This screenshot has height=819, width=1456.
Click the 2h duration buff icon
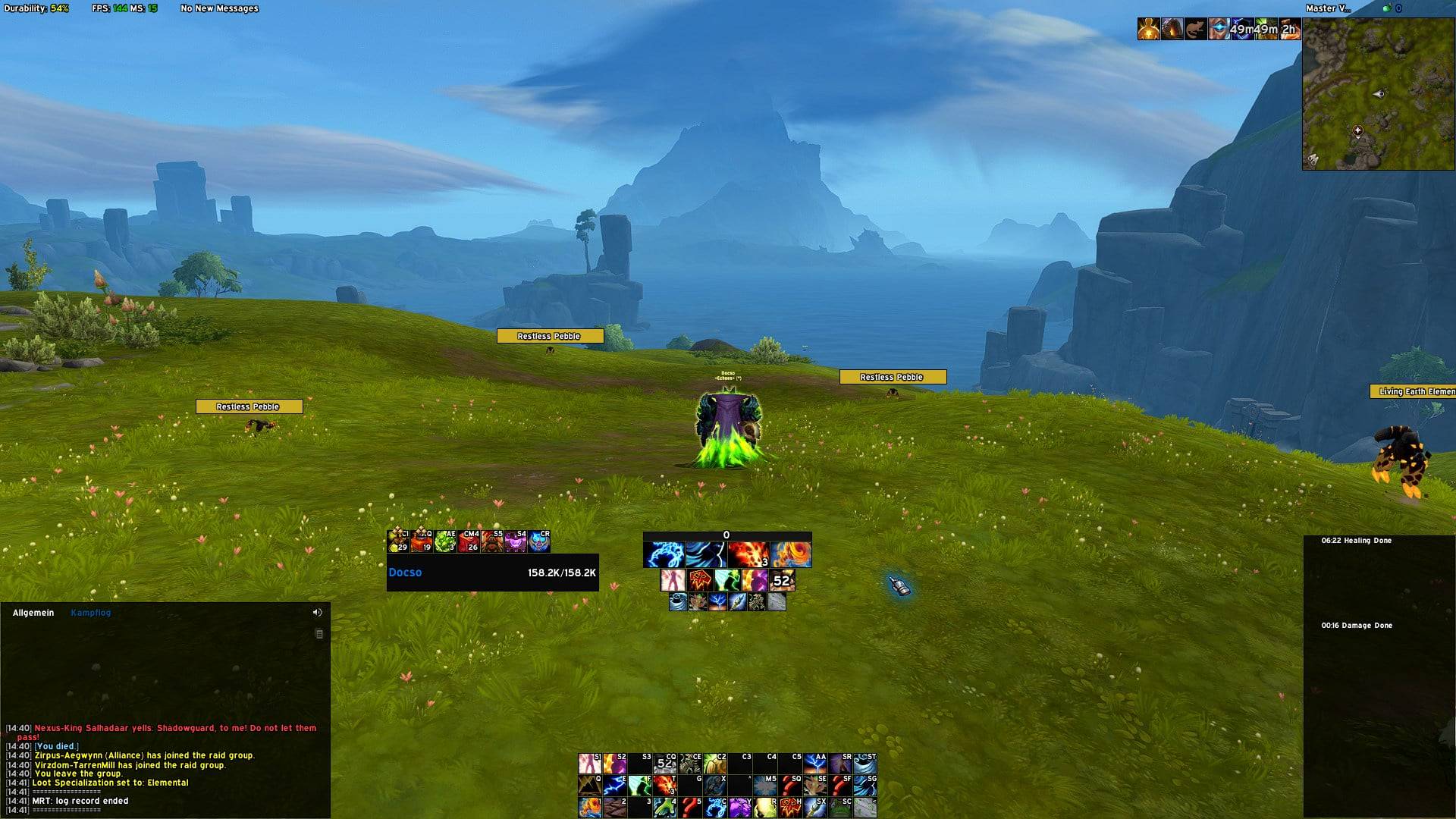tap(1289, 30)
